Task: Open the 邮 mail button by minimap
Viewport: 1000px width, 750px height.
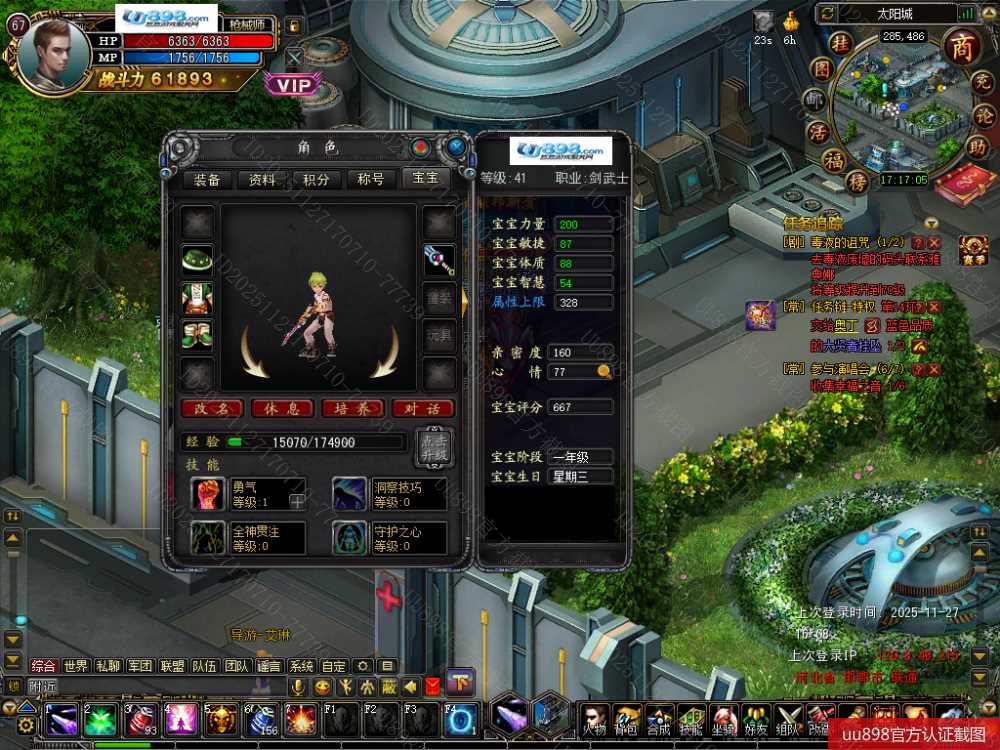Action: pos(818,100)
